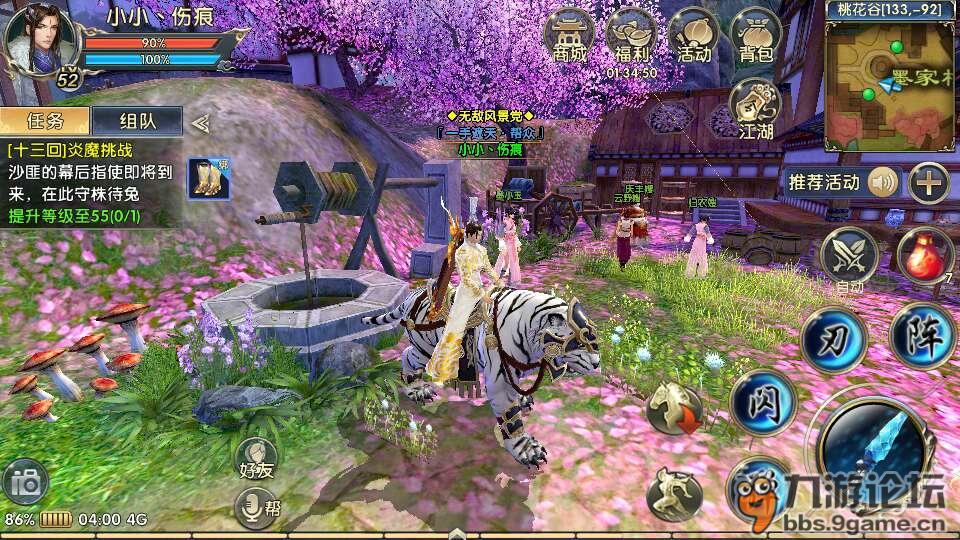The width and height of the screenshot is (960, 540).
Task: Toggle 自动 auto-combat crossed swords
Action: coord(849,255)
